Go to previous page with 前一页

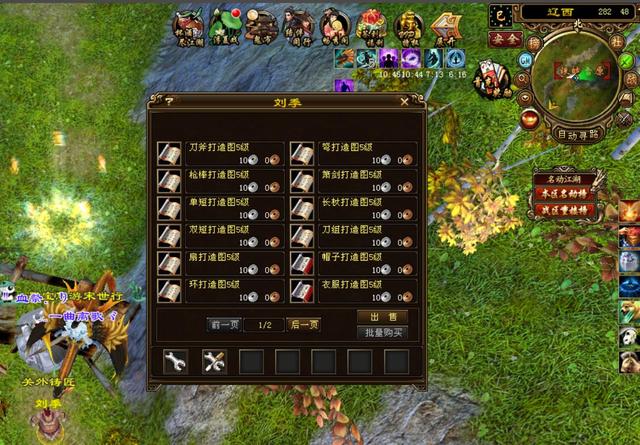coord(223,324)
